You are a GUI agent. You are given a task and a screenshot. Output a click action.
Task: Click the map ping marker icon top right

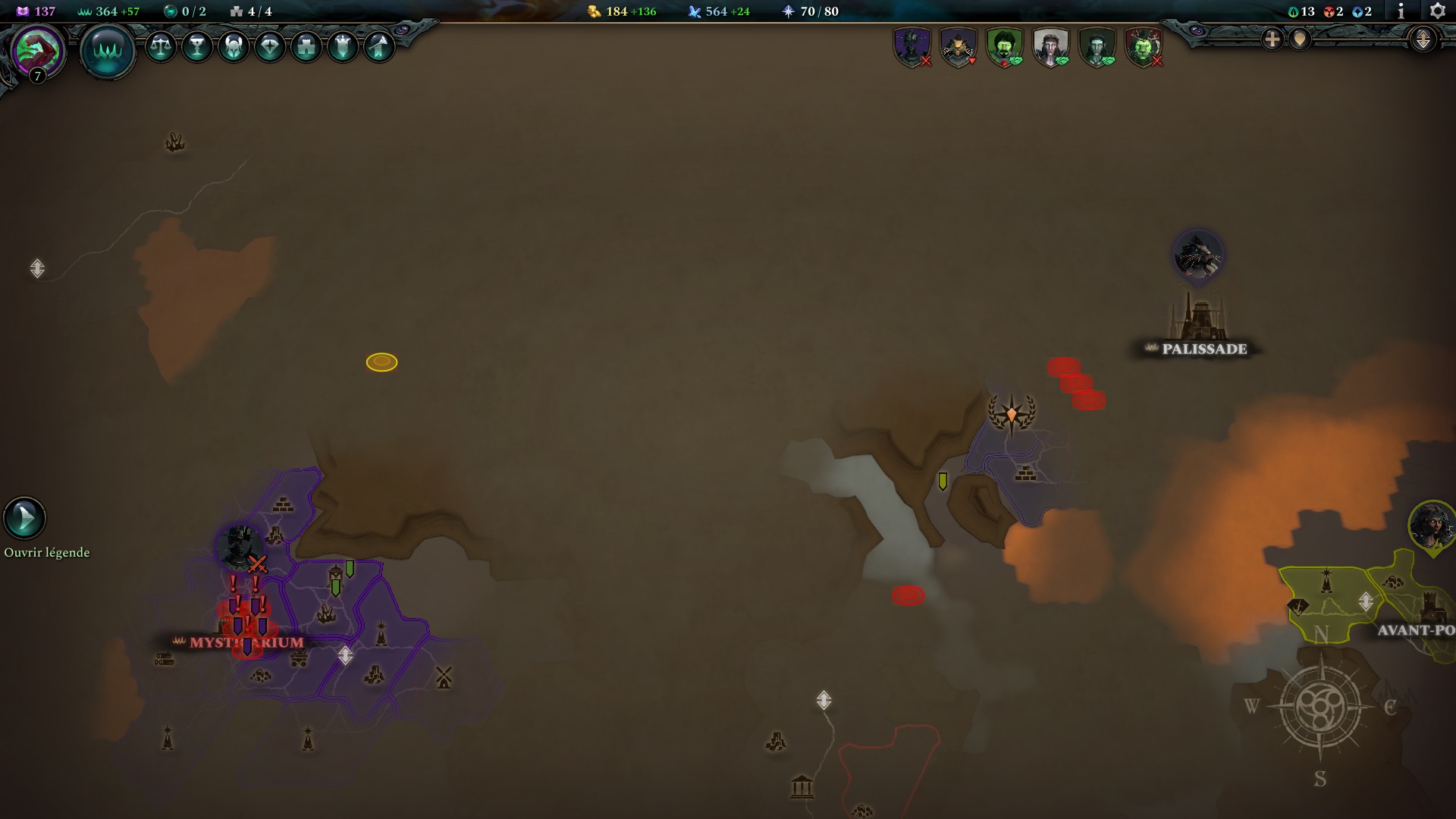point(1299,39)
